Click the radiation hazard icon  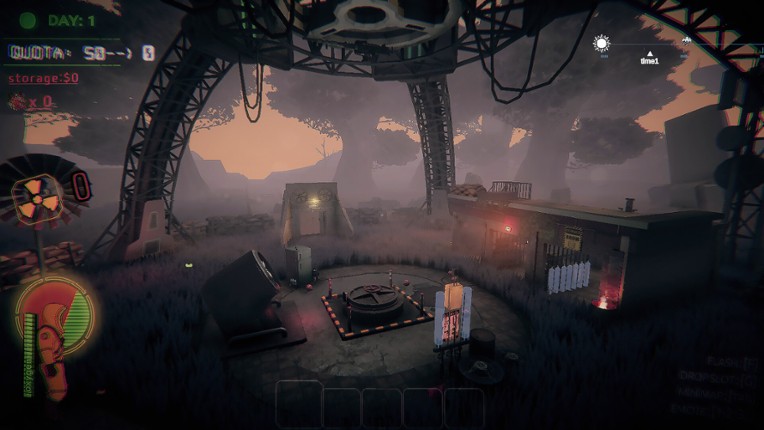pos(37,191)
